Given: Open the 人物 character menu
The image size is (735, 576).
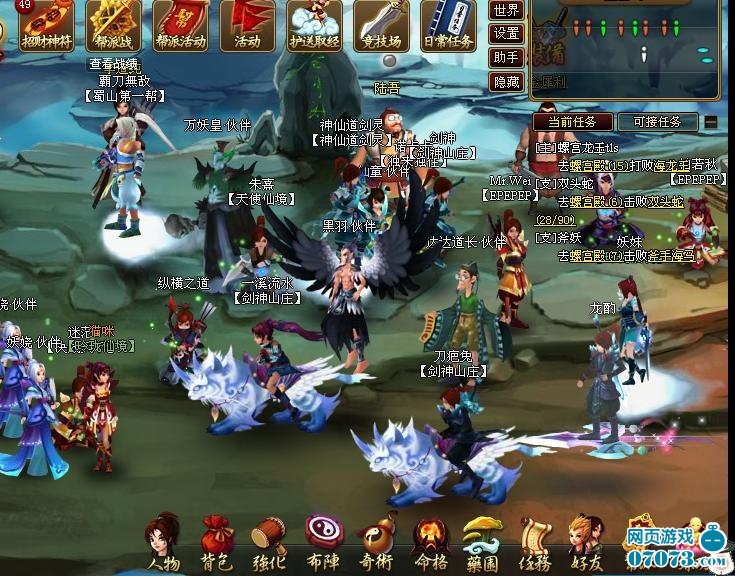Looking at the screenshot, I should [x=163, y=542].
